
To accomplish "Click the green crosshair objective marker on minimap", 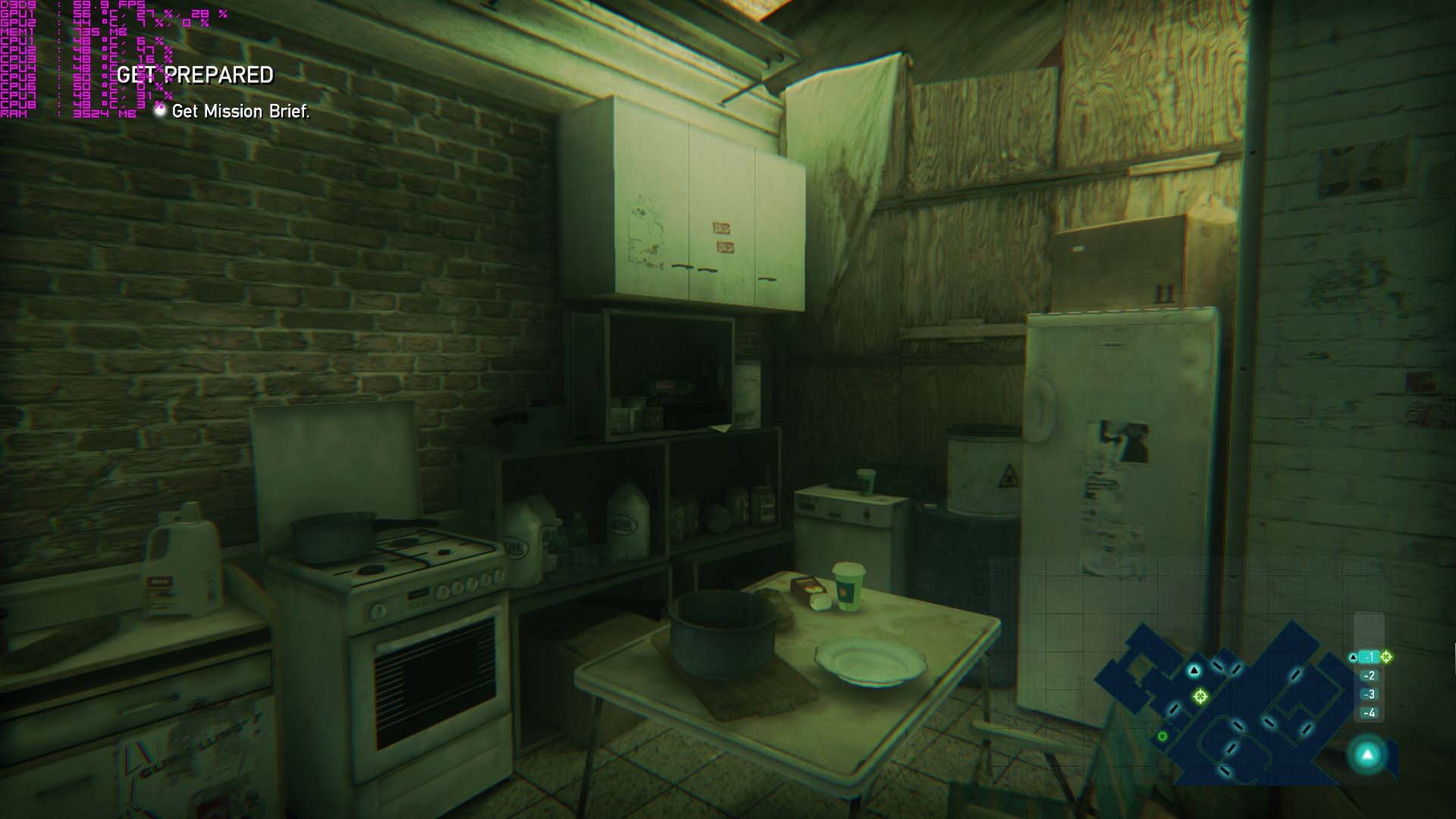I will point(1200,696).
